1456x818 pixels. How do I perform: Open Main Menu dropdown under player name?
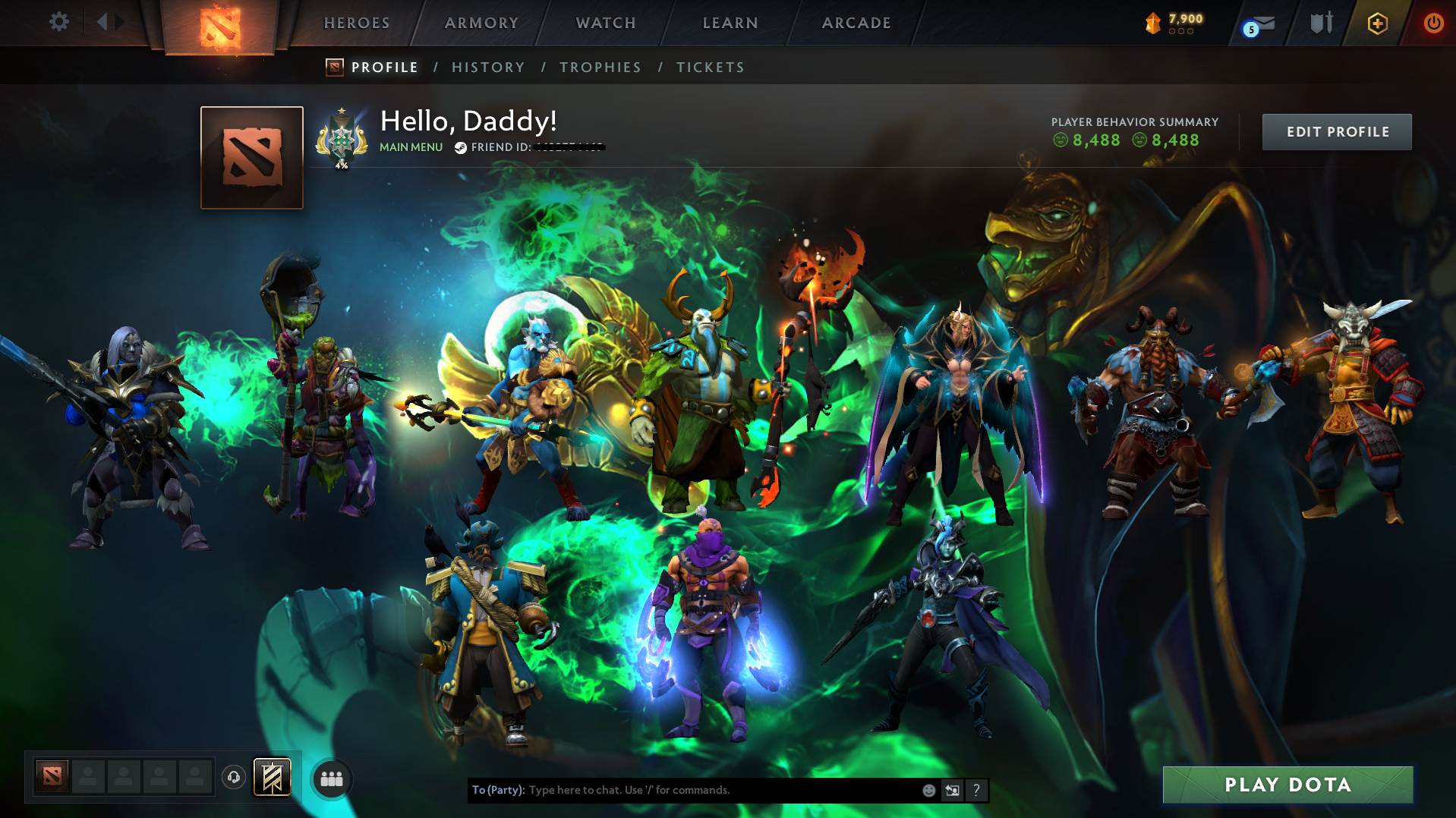click(x=411, y=147)
